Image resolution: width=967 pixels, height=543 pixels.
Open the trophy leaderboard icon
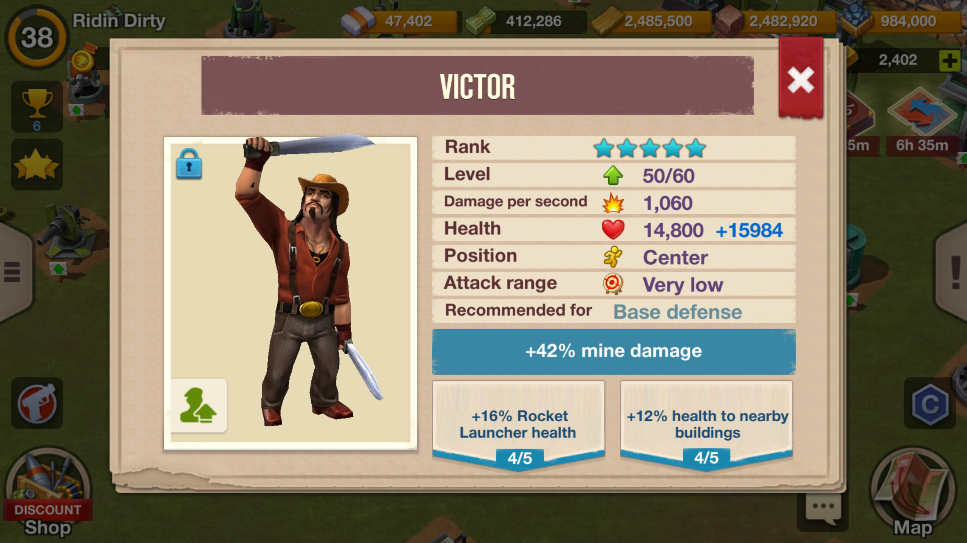[x=36, y=106]
